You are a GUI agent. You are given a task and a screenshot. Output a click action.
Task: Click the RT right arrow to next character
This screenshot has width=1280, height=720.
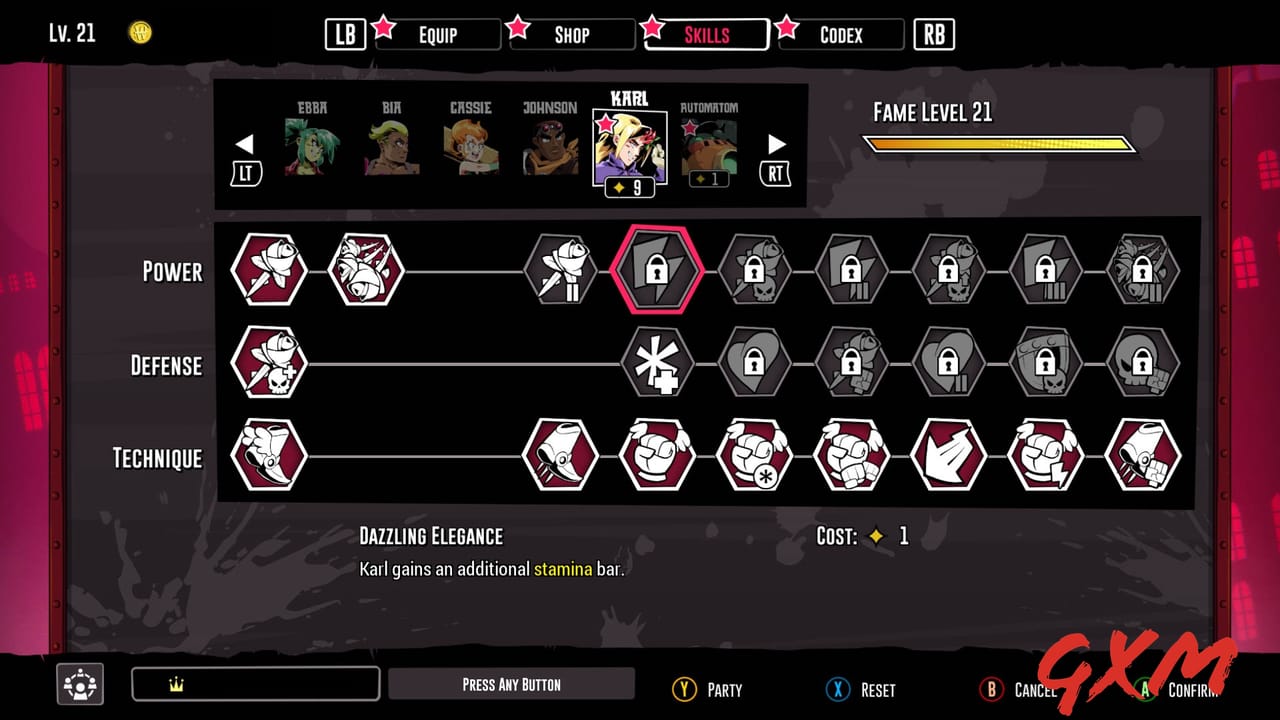pos(776,145)
